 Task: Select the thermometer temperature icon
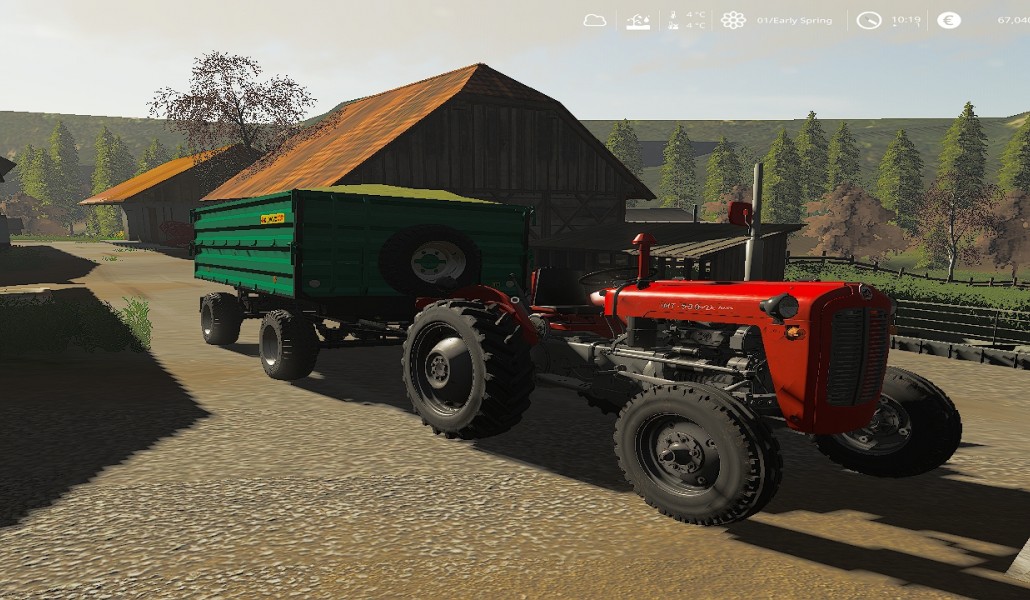point(674,20)
